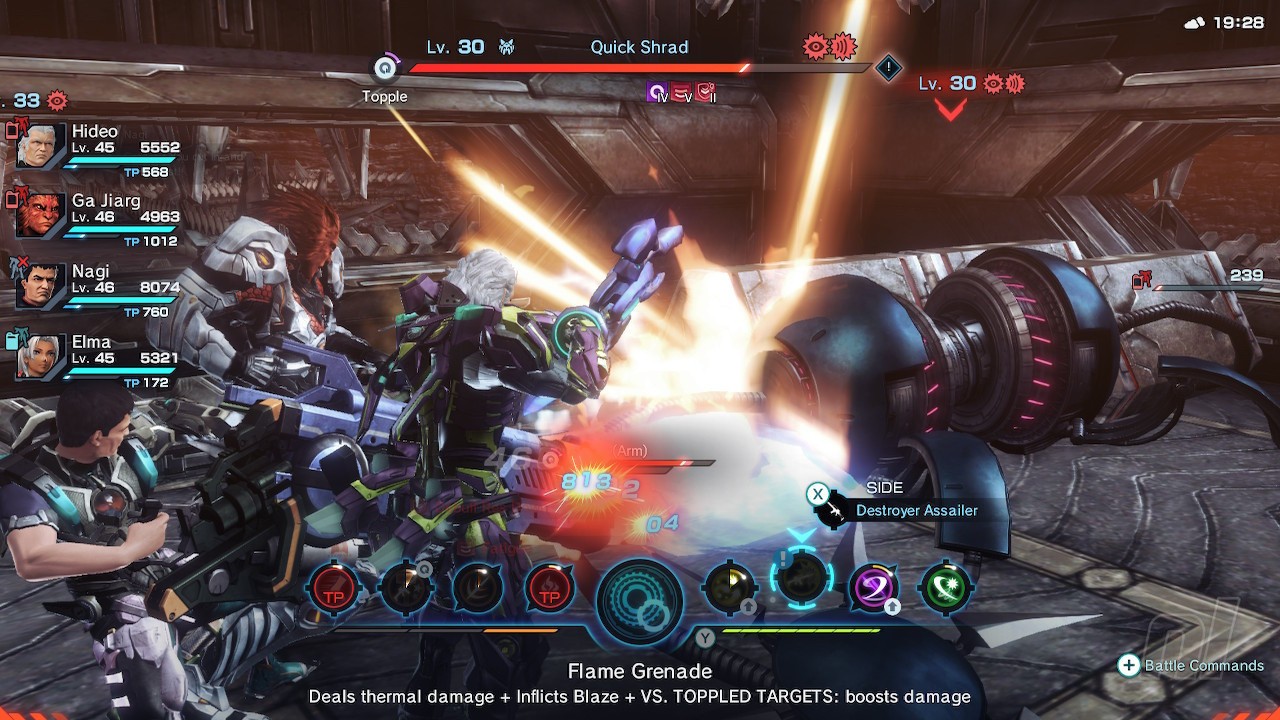Open Battle Commands
This screenshot has width=1280, height=720.
point(1191,666)
